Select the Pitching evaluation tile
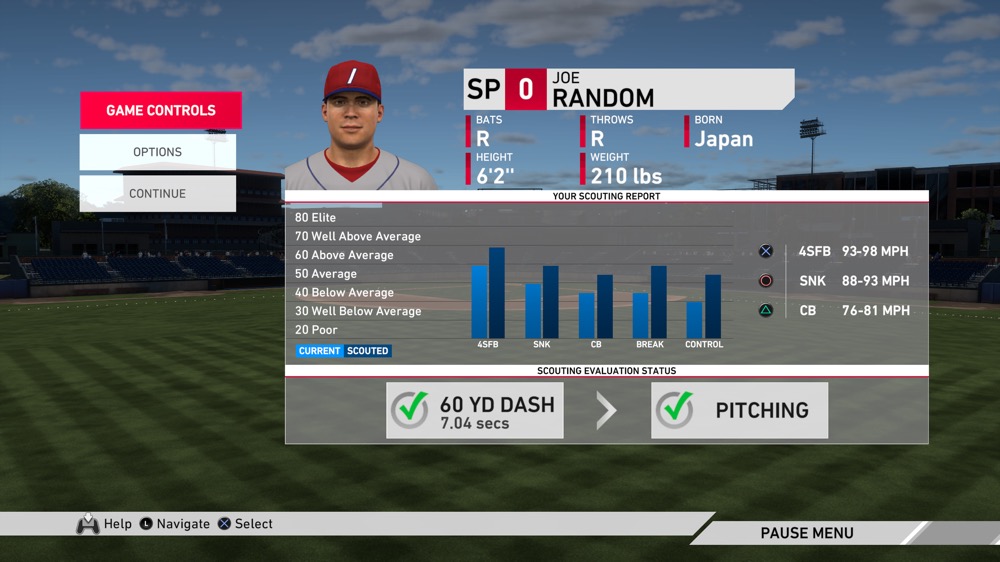1000x562 pixels. click(739, 410)
